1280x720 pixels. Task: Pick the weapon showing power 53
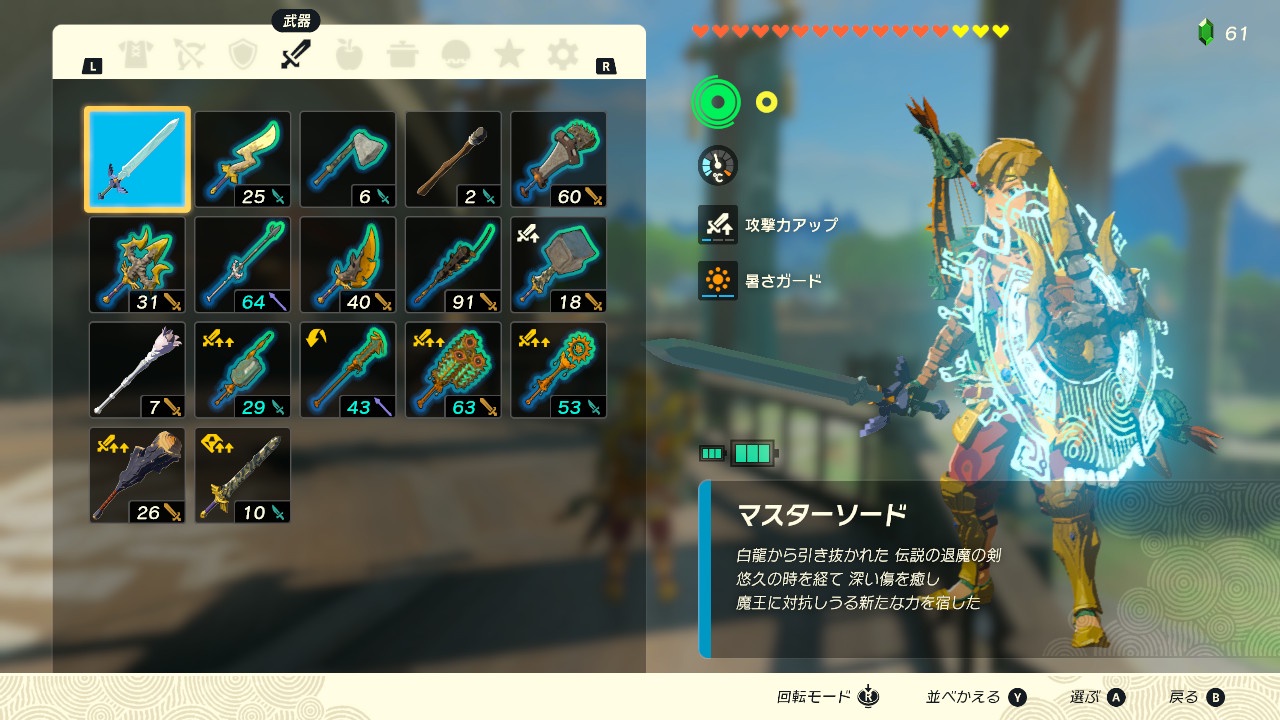(x=559, y=370)
